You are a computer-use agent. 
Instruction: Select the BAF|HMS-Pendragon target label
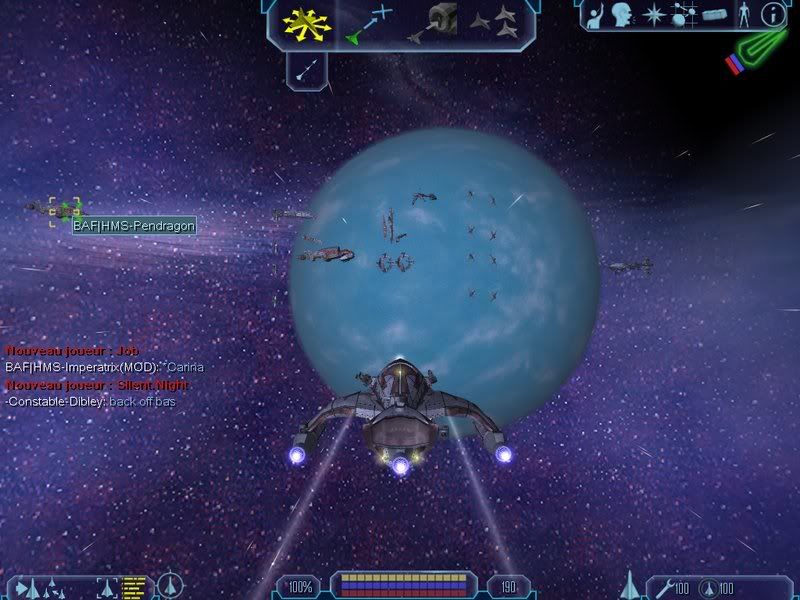pos(133,226)
